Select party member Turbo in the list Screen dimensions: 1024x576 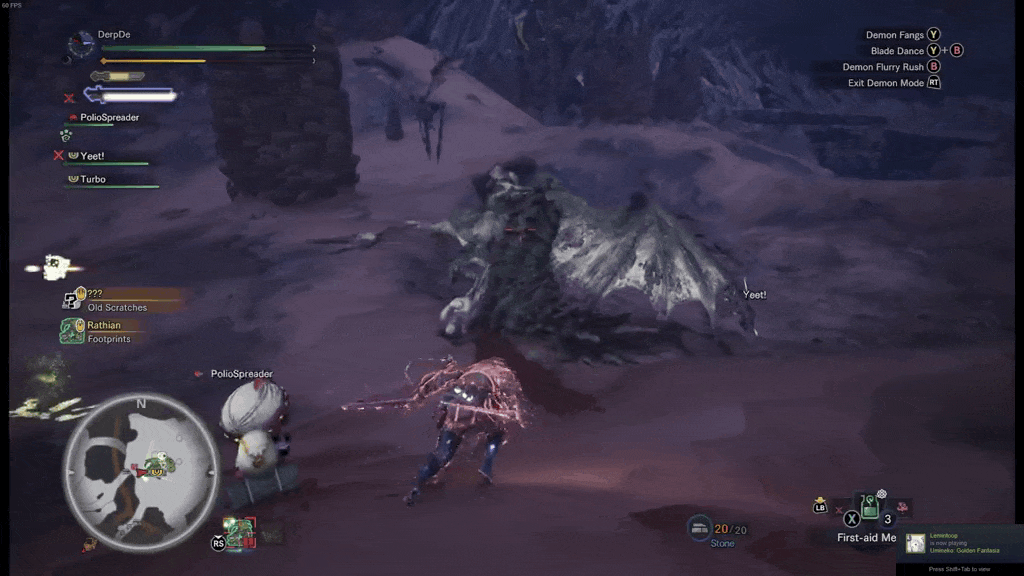92,180
